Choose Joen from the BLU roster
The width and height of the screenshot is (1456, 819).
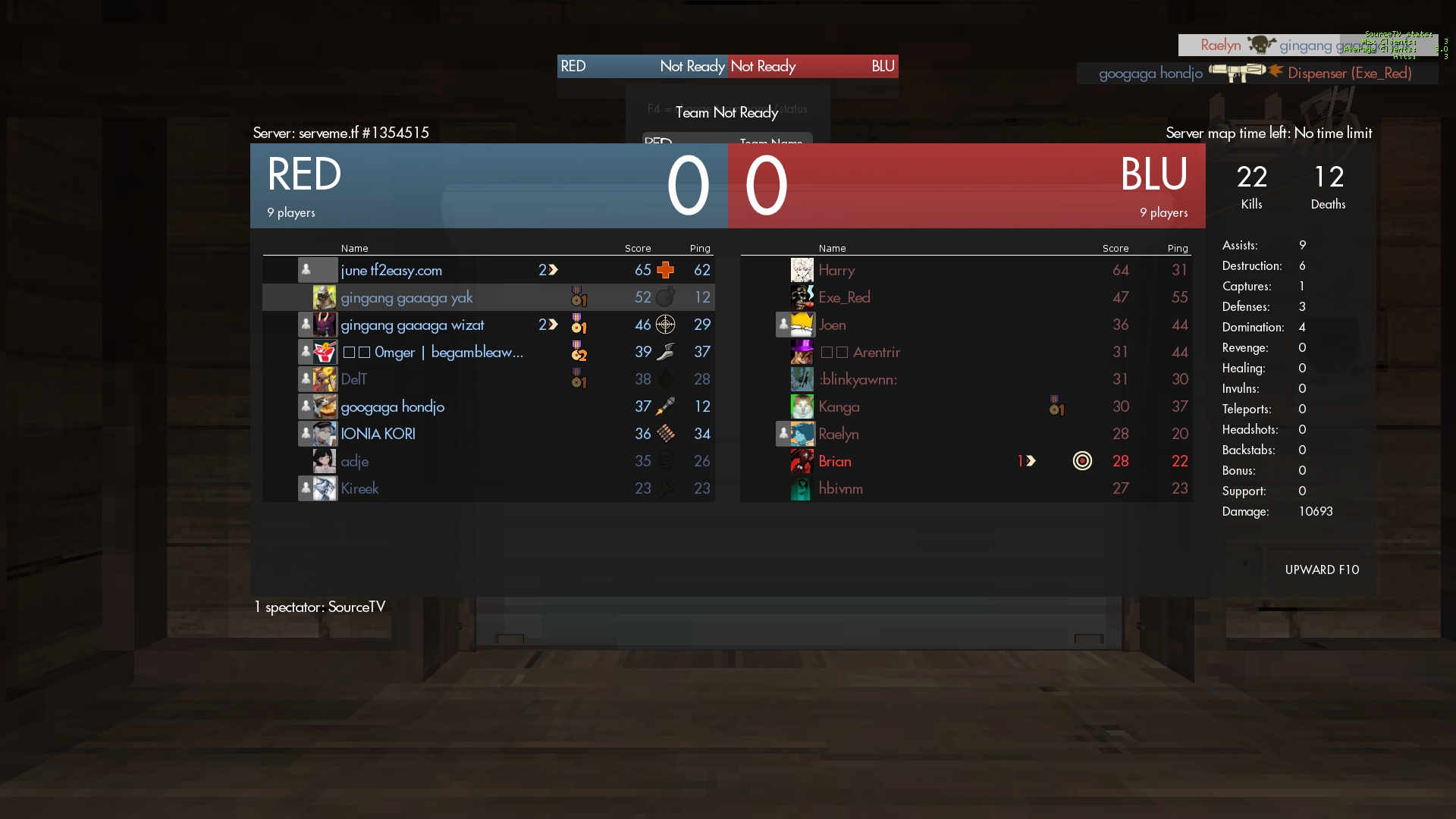click(x=832, y=325)
